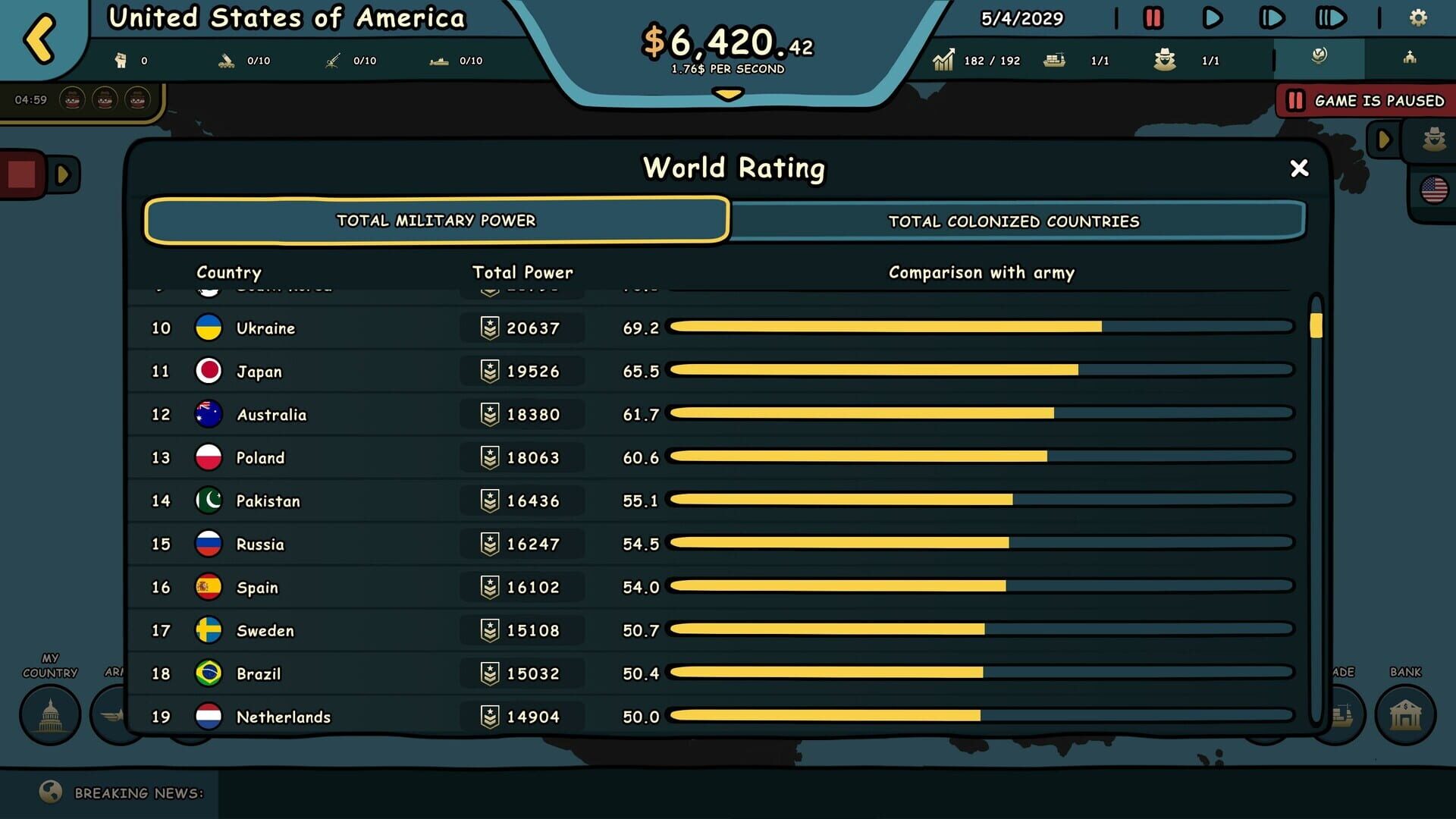Select the Total Military Power tab
Viewport: 1456px width, 819px height.
point(438,221)
